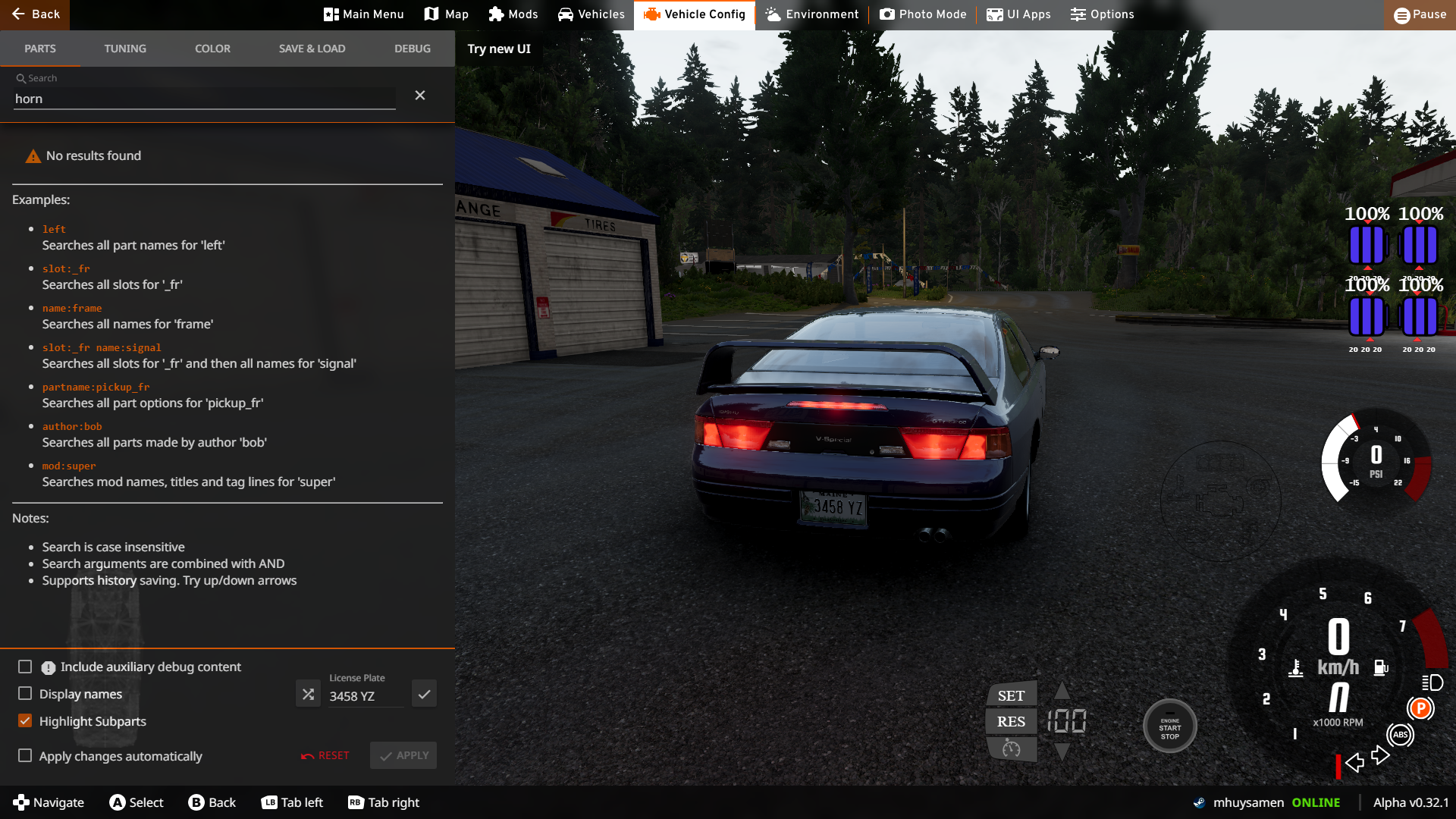Screen dimensions: 1456x819
Task: Toggle Include auxiliary debug content checkbox
Action: pos(25,667)
